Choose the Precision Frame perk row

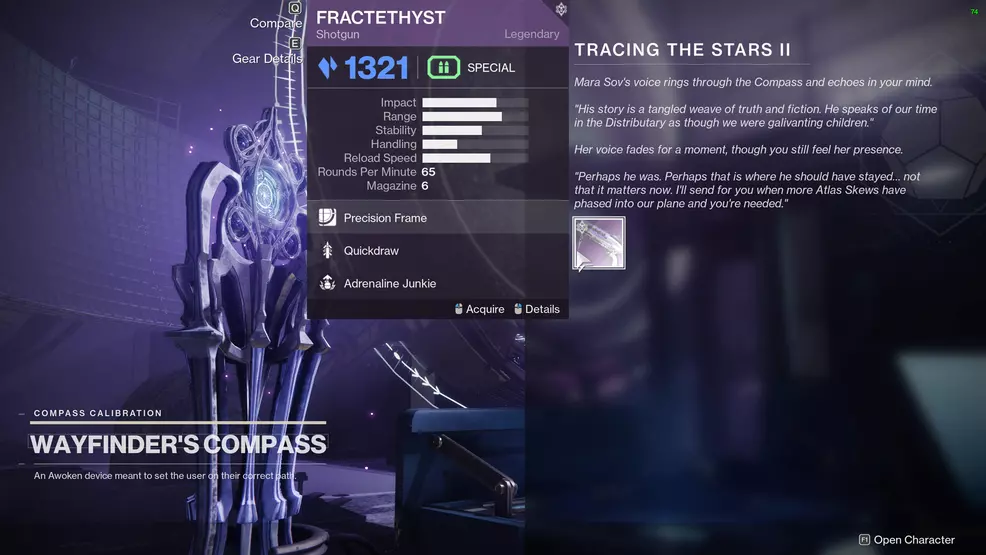(437, 218)
